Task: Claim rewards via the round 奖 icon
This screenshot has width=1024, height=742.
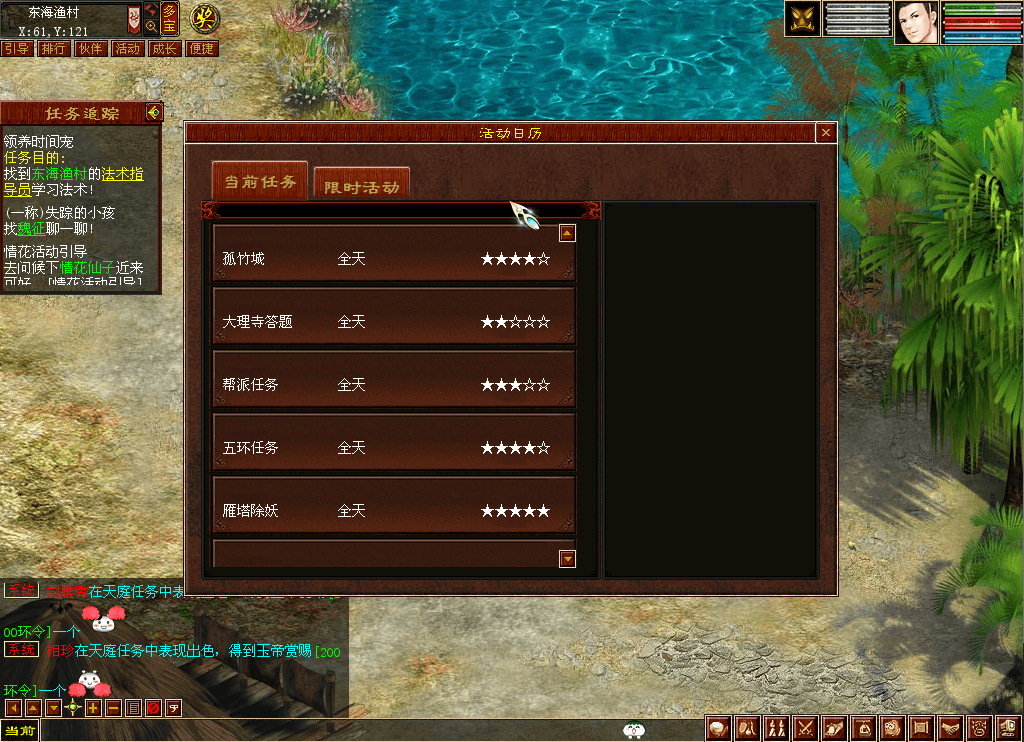Action: pyautogui.click(x=204, y=17)
